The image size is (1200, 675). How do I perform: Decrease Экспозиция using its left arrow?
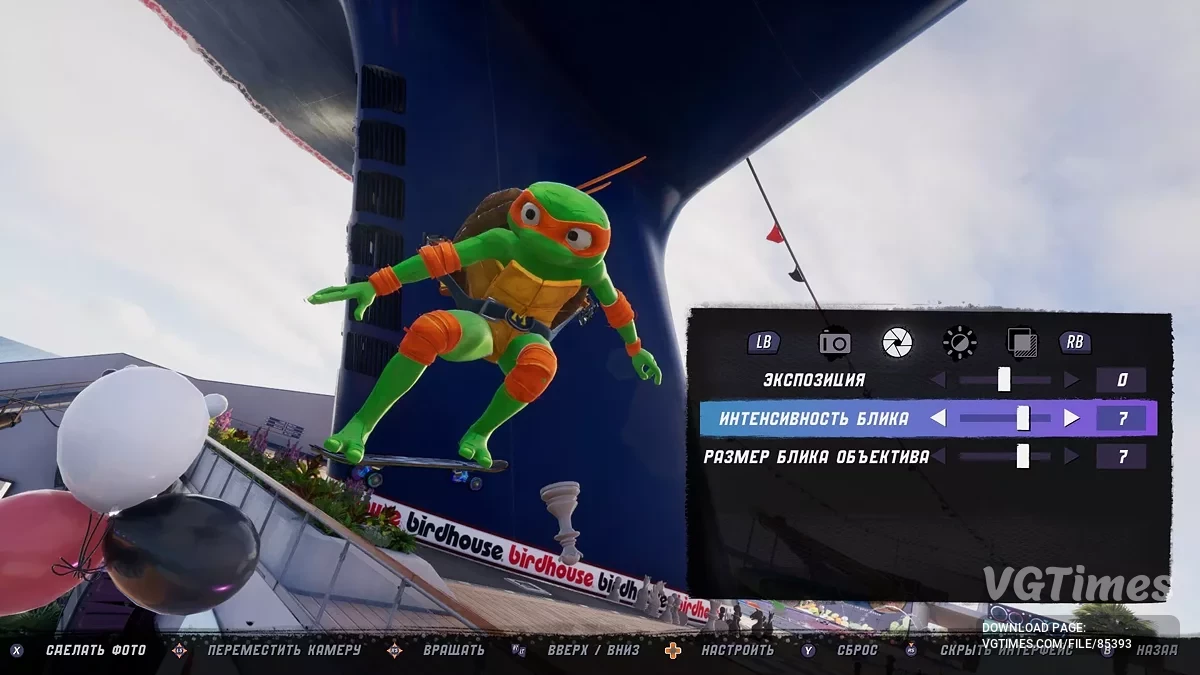click(x=938, y=380)
